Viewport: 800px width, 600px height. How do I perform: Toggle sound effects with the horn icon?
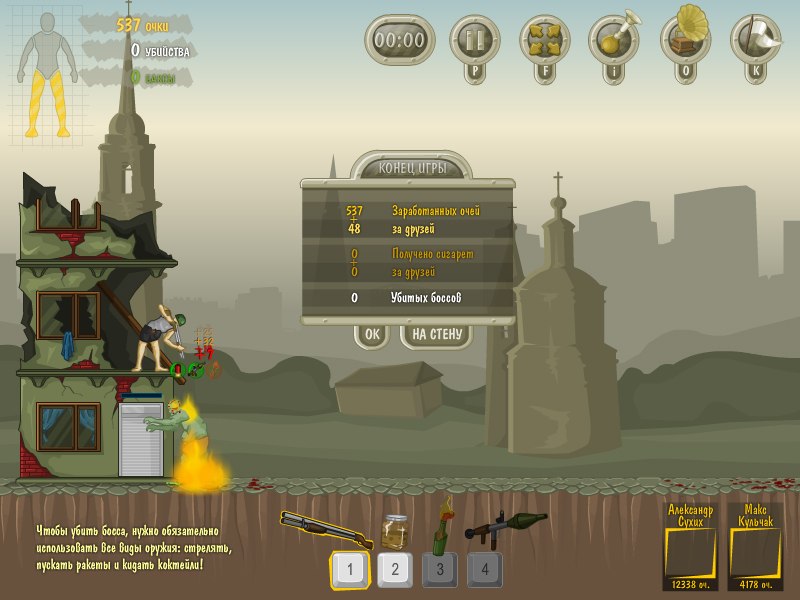[613, 39]
